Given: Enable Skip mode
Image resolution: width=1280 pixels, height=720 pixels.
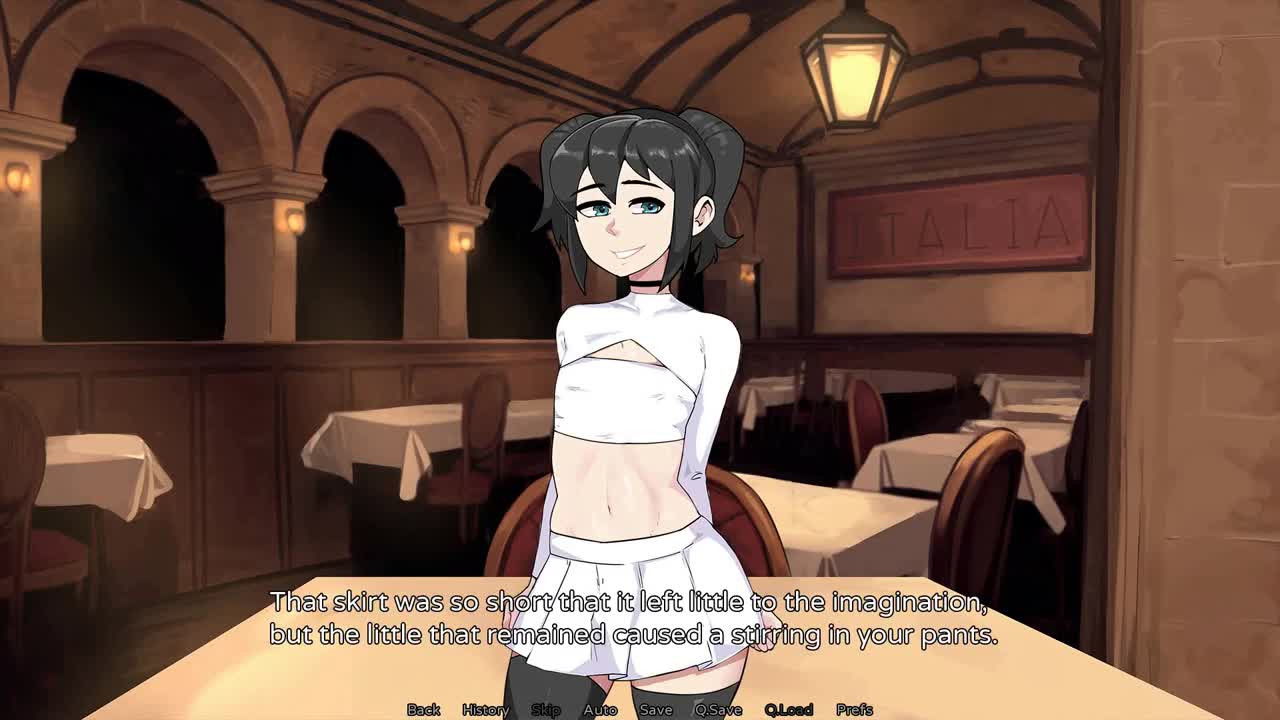Looking at the screenshot, I should [x=545, y=708].
